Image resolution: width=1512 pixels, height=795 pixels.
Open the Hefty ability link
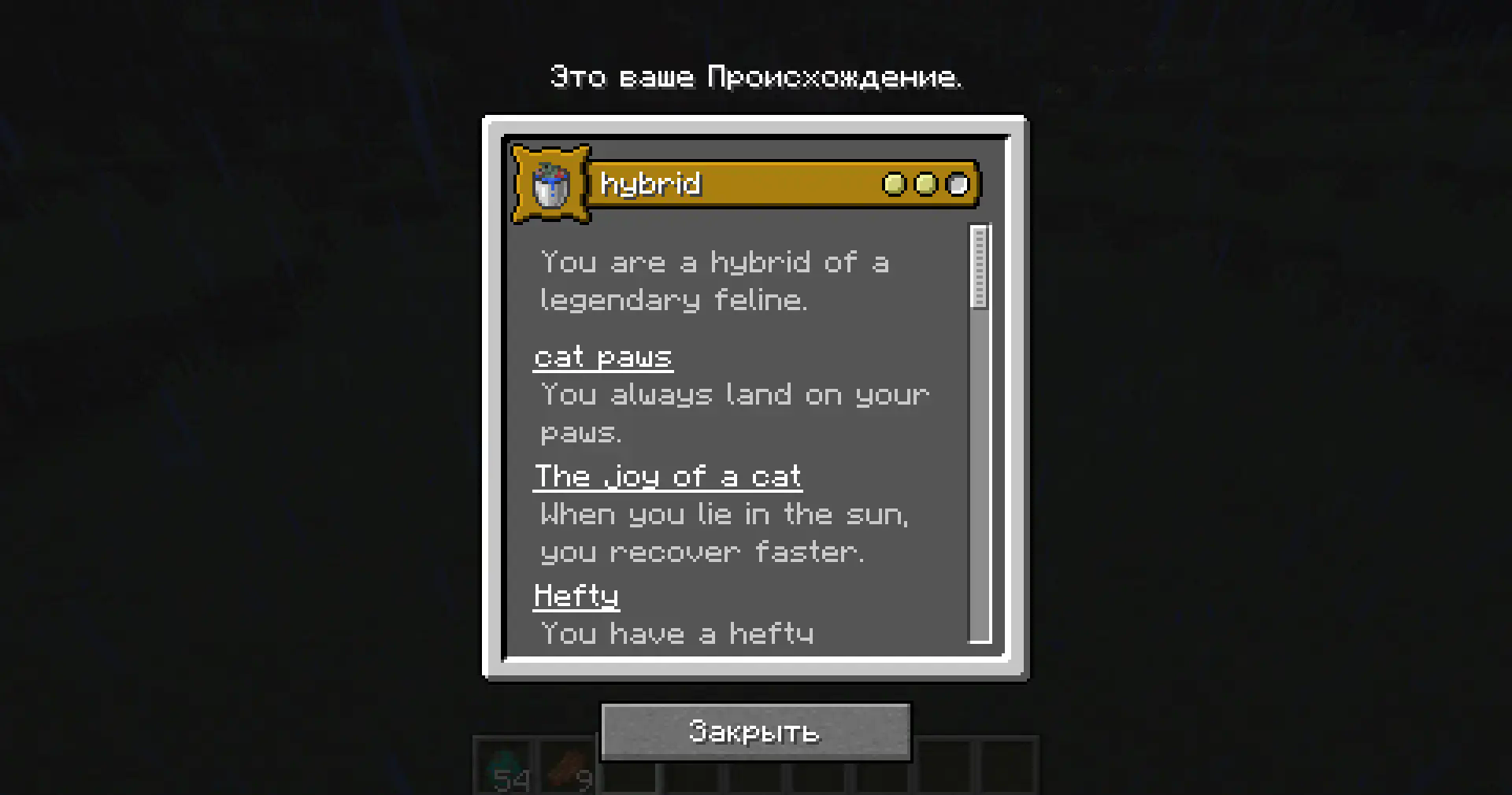pyautogui.click(x=576, y=595)
